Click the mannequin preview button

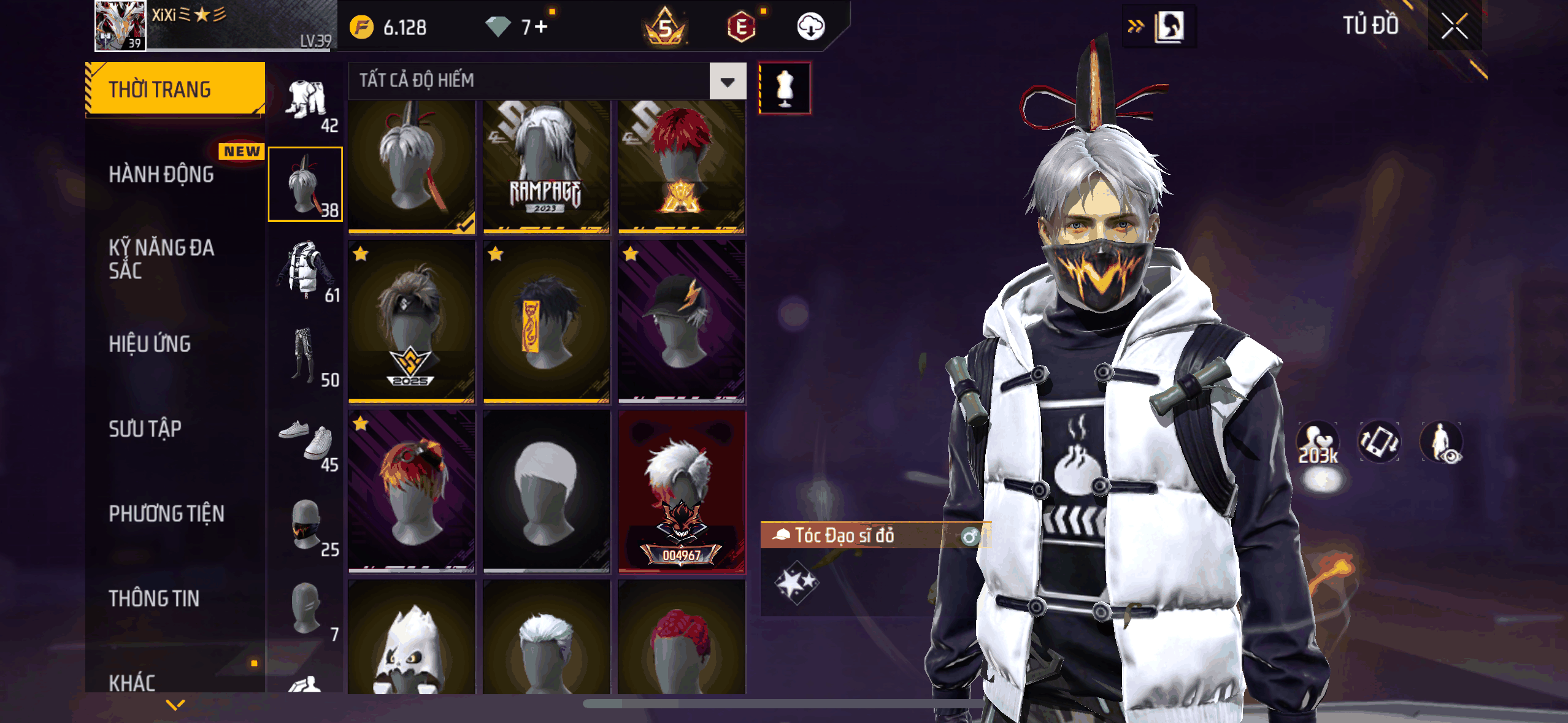[x=785, y=88]
